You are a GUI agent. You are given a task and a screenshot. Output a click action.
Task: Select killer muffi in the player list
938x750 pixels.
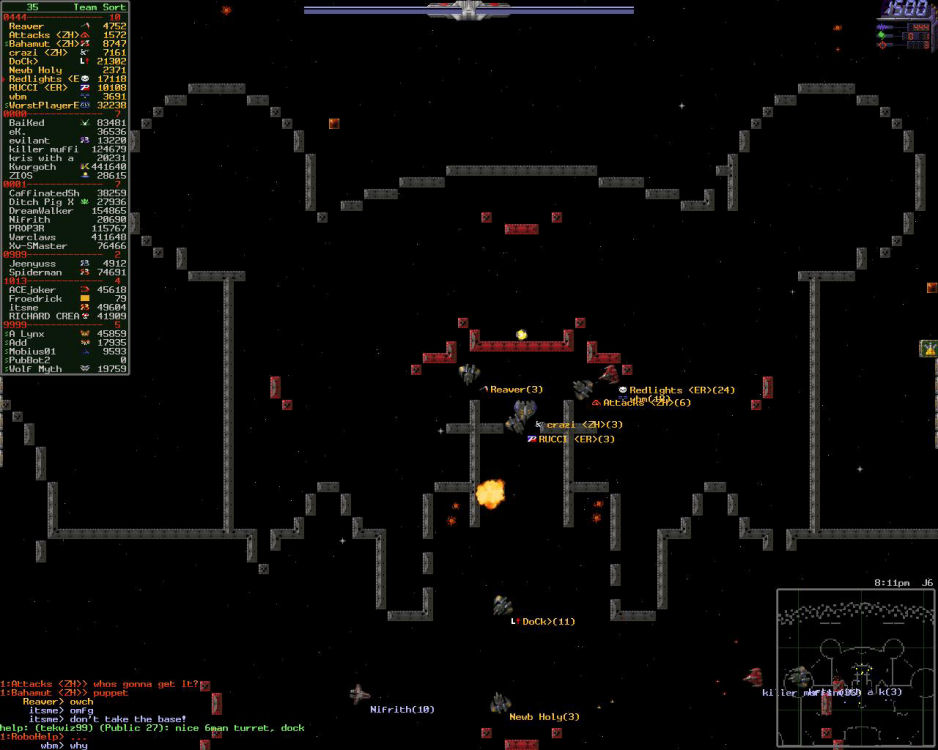[x=45, y=149]
